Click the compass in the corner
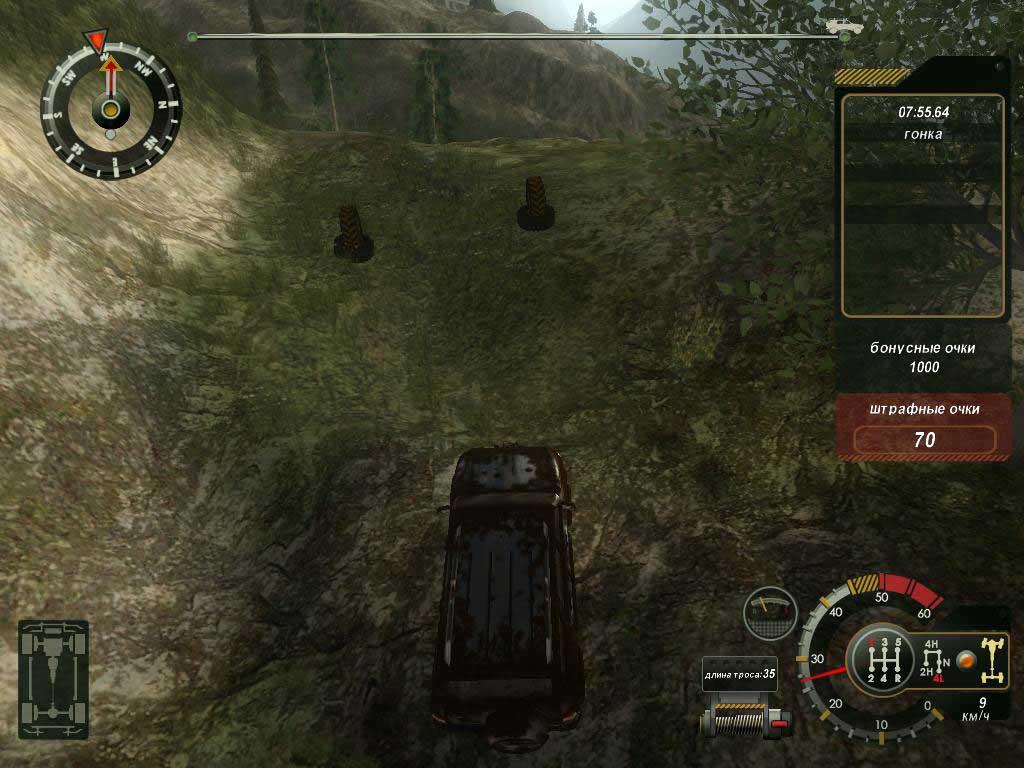The image size is (1024, 768). [110, 108]
